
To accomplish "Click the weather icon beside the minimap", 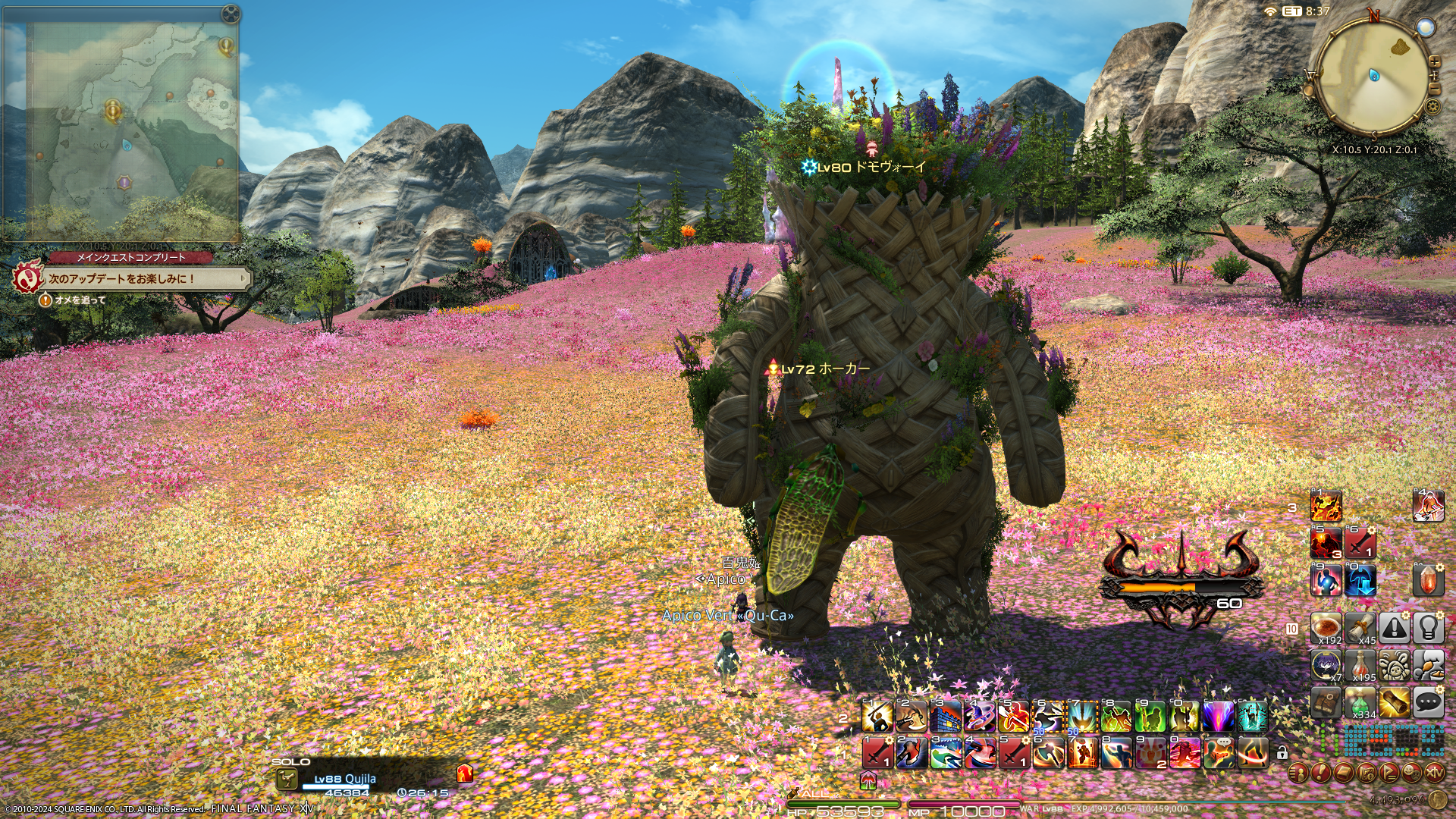I will pos(1426,28).
